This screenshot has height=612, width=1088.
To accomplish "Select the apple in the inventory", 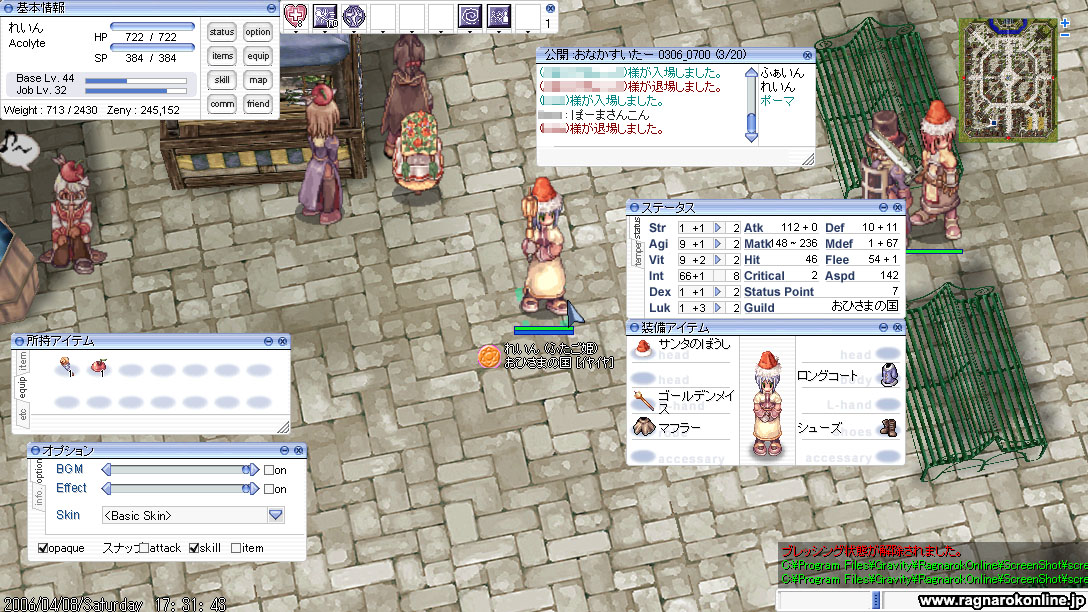I will click(x=98, y=369).
